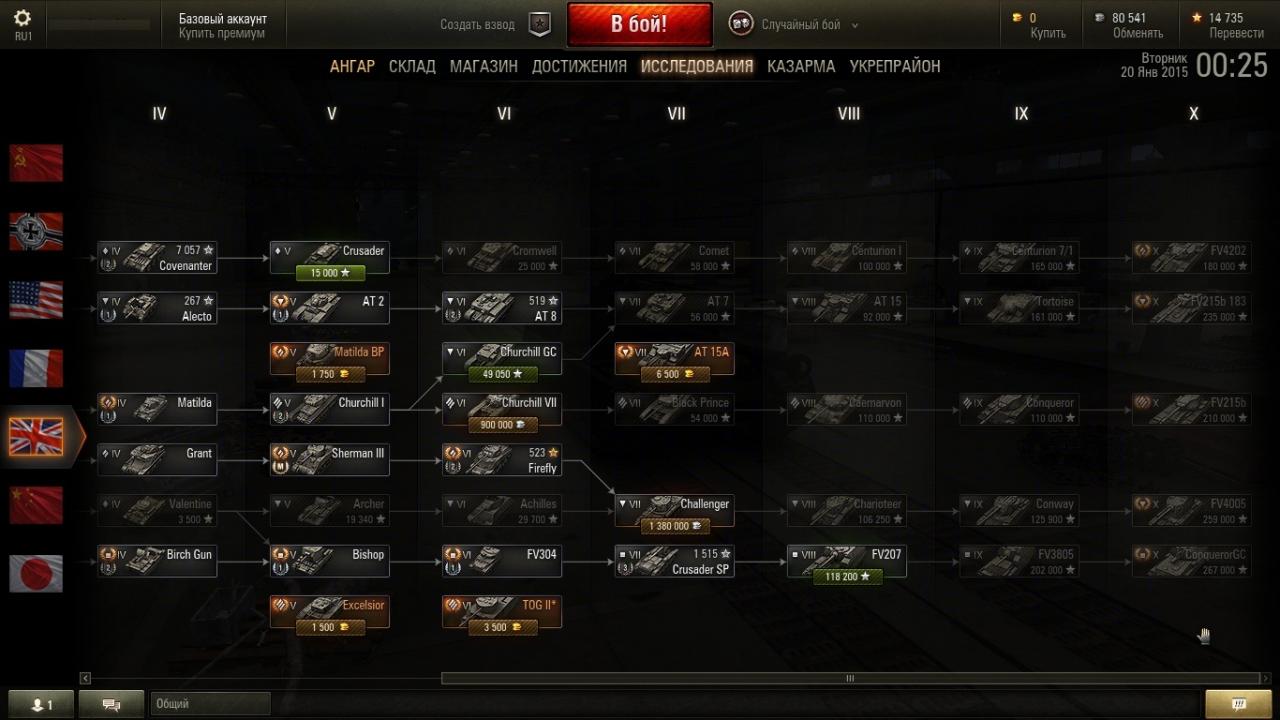The height and width of the screenshot is (720, 1280).
Task: Choose the German flag nation
Action: pos(36,231)
